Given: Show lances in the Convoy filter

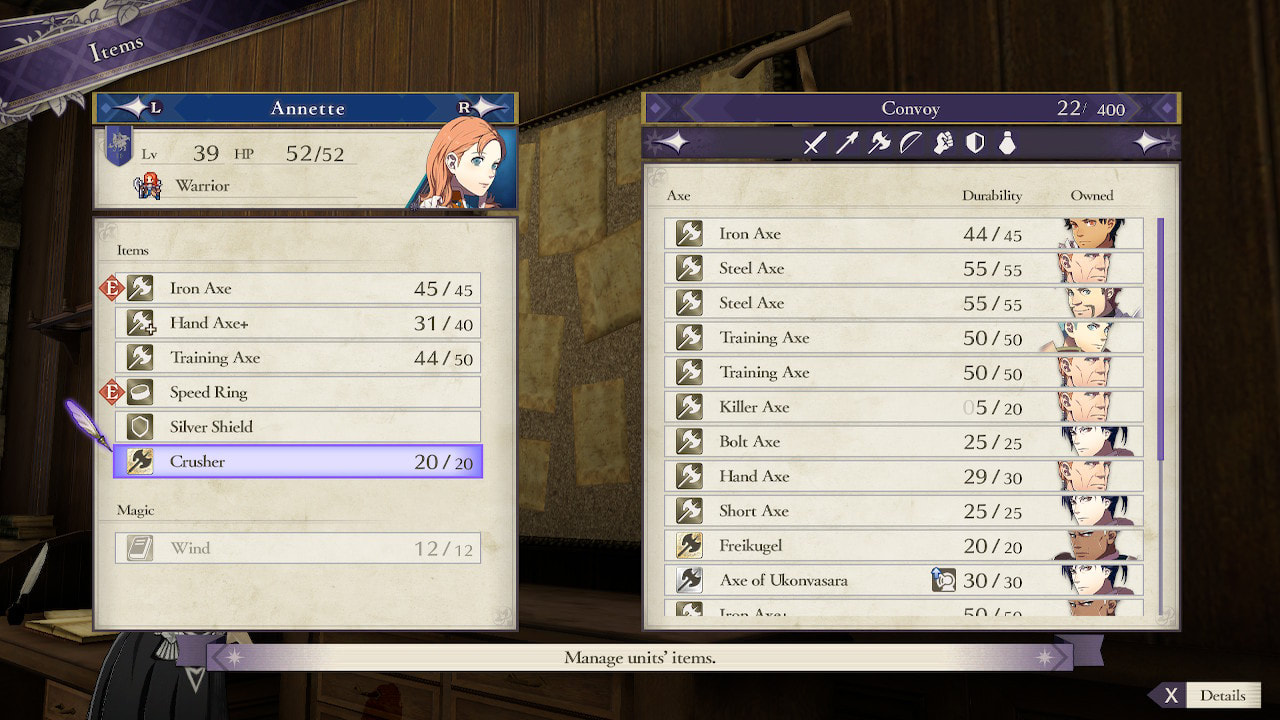Looking at the screenshot, I should (847, 144).
